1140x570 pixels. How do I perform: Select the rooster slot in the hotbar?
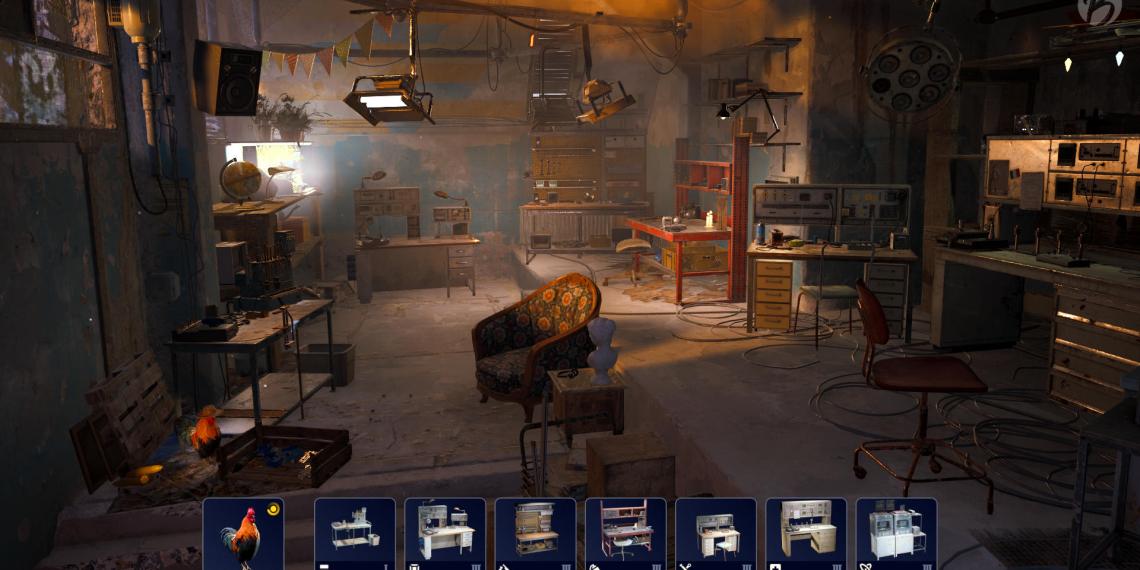pos(243,534)
